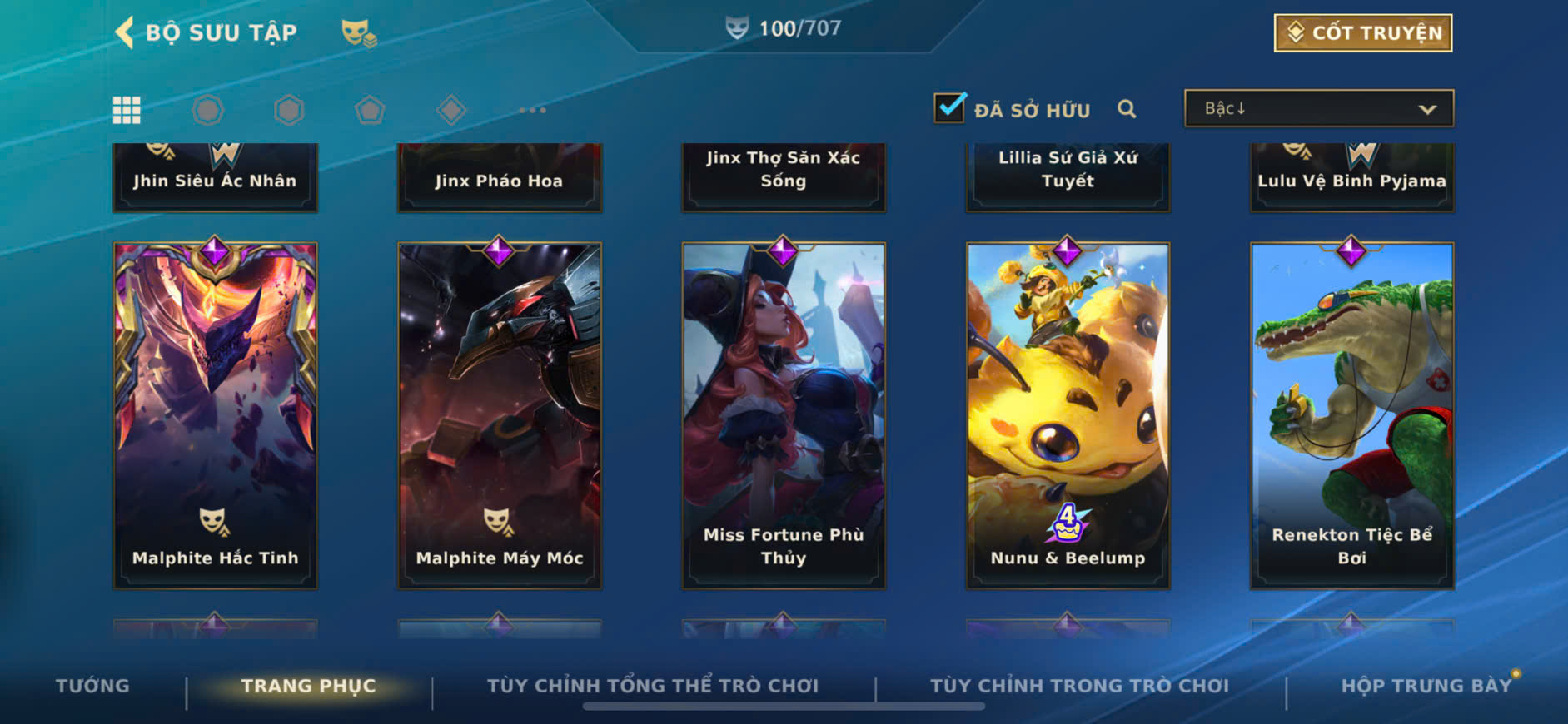Open the Bậc sort dropdown
This screenshot has width=1568, height=724.
(1318, 109)
